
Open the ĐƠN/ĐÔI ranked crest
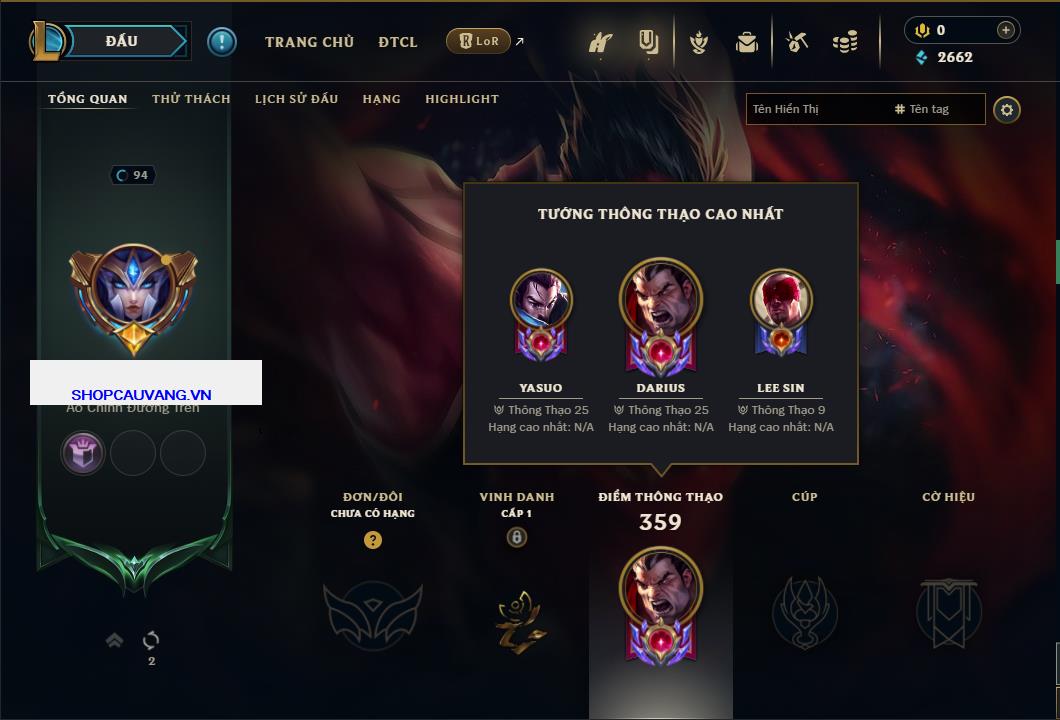pyautogui.click(x=372, y=610)
